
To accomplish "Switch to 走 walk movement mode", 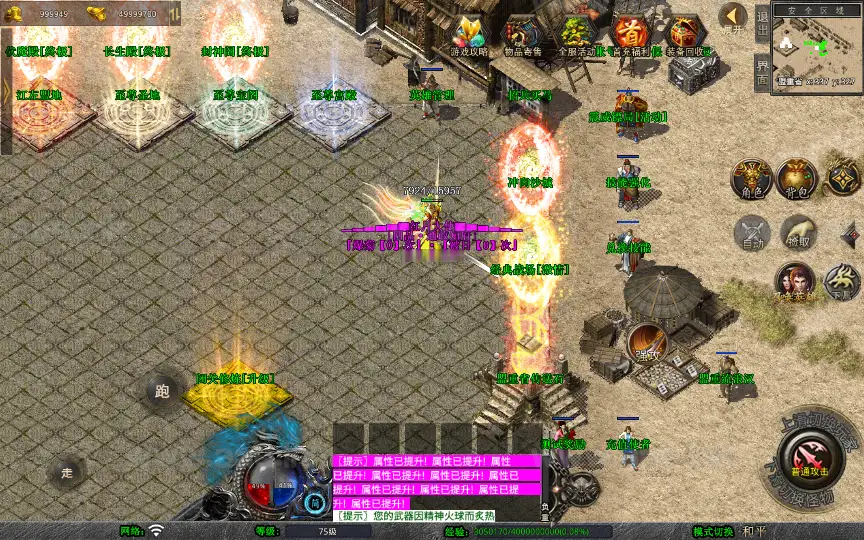I will point(68,472).
